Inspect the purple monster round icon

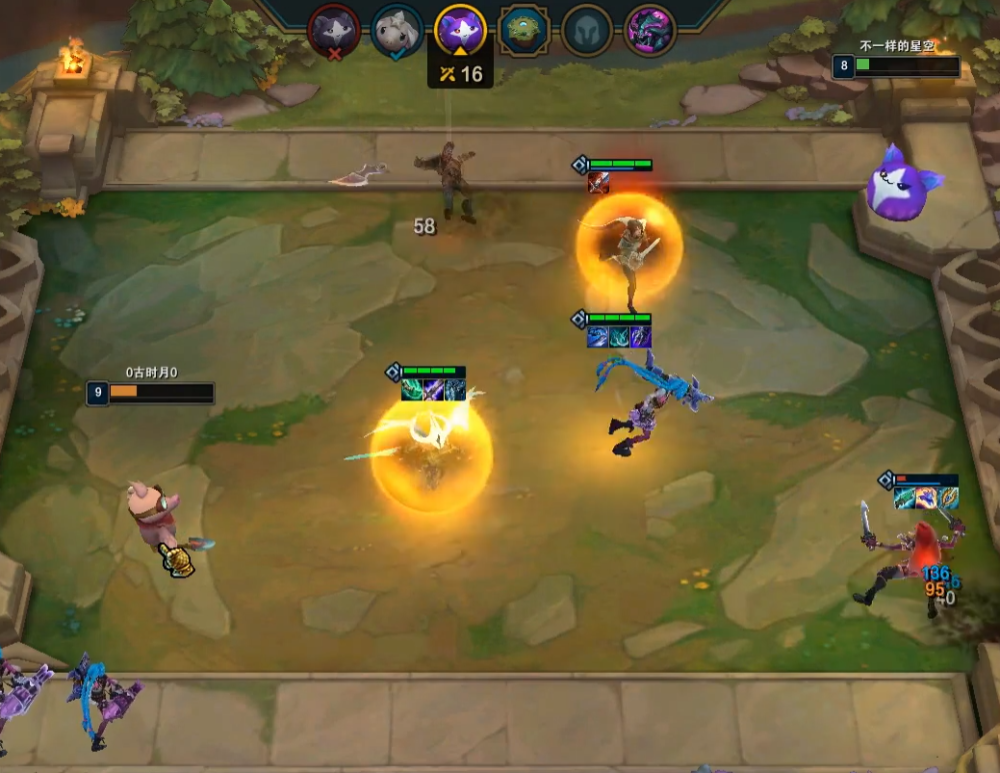pos(650,30)
